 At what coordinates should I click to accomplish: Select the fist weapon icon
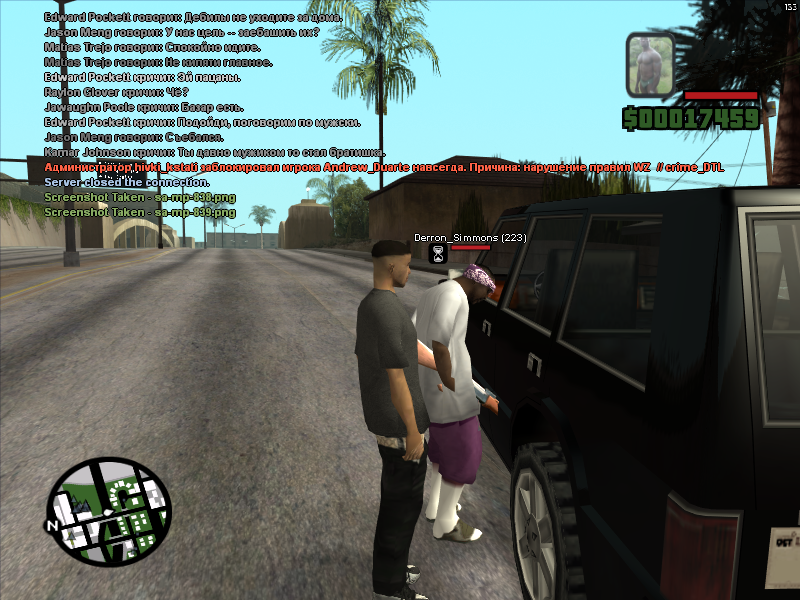651,65
